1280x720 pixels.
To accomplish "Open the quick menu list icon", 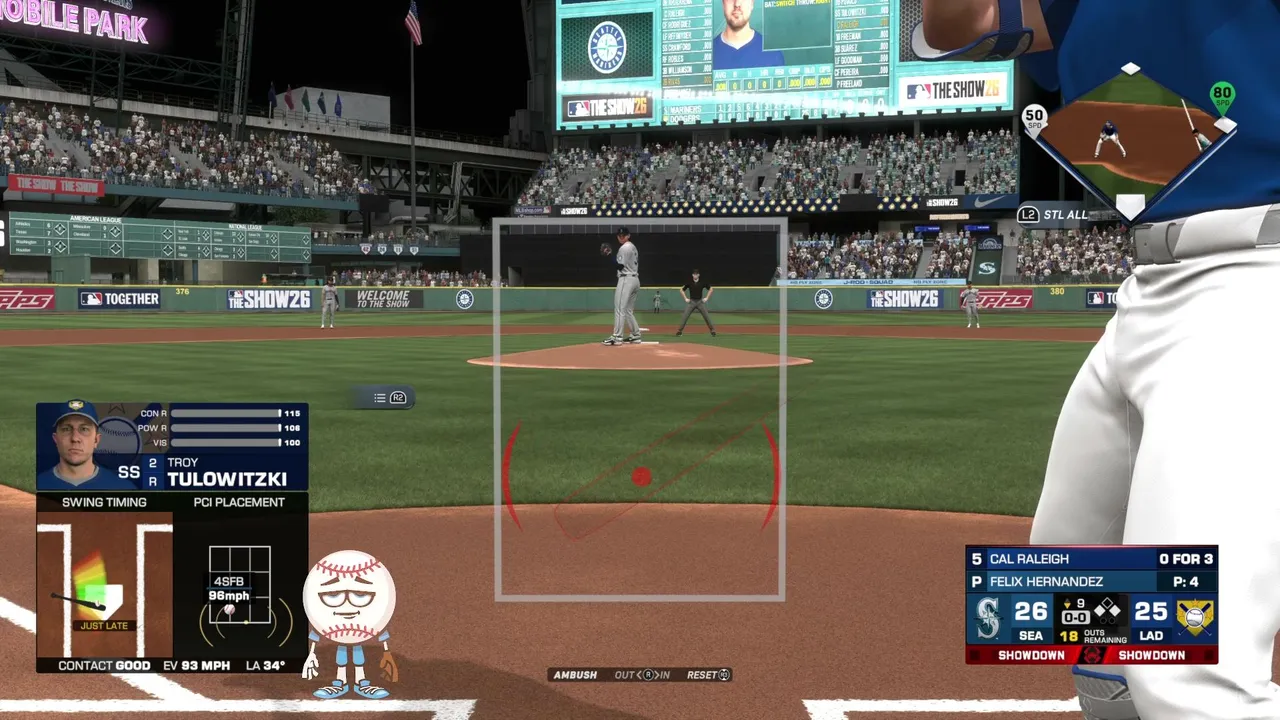I will 380,398.
